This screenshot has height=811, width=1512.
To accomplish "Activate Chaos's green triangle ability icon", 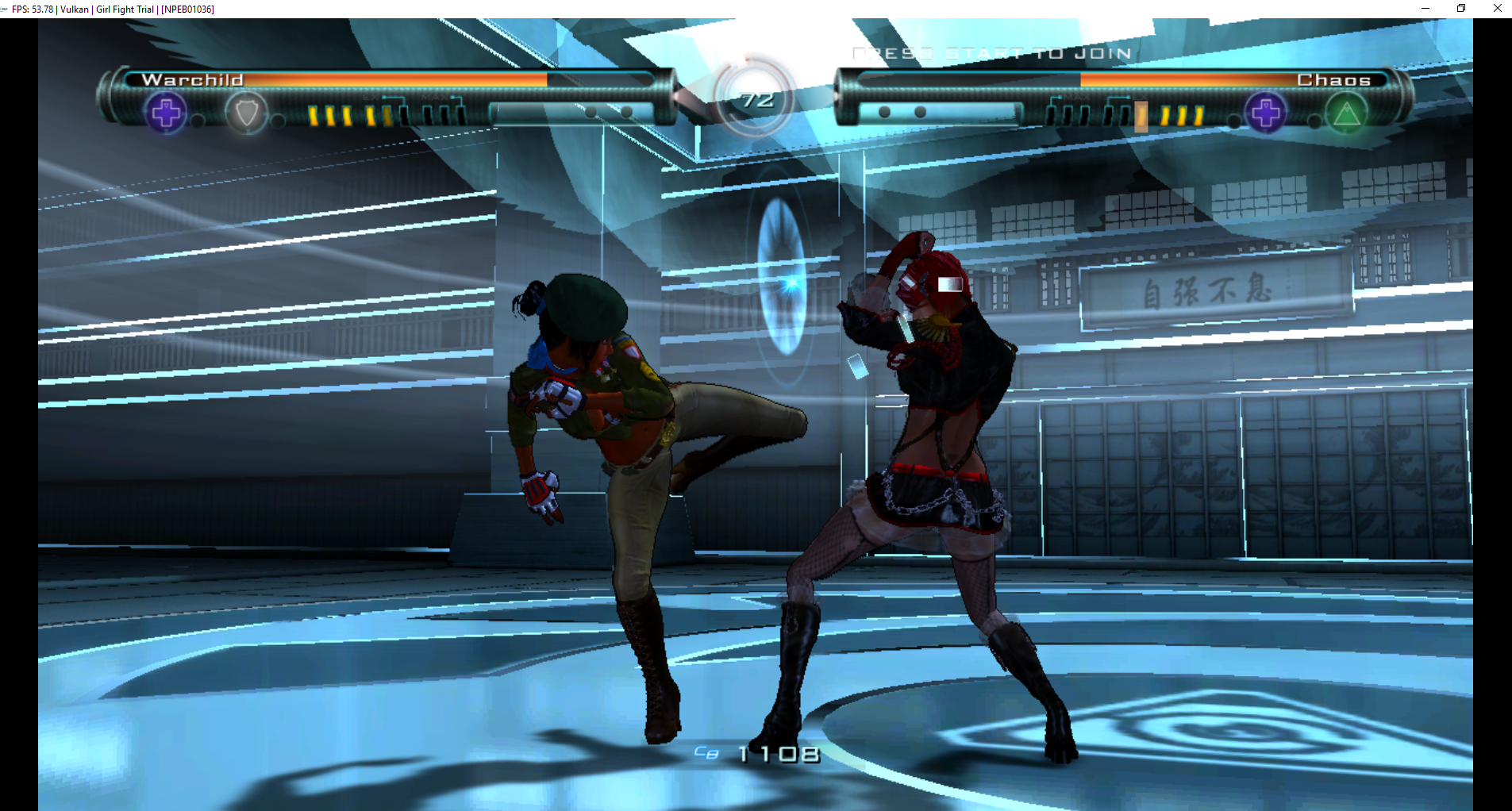I will [x=1346, y=114].
